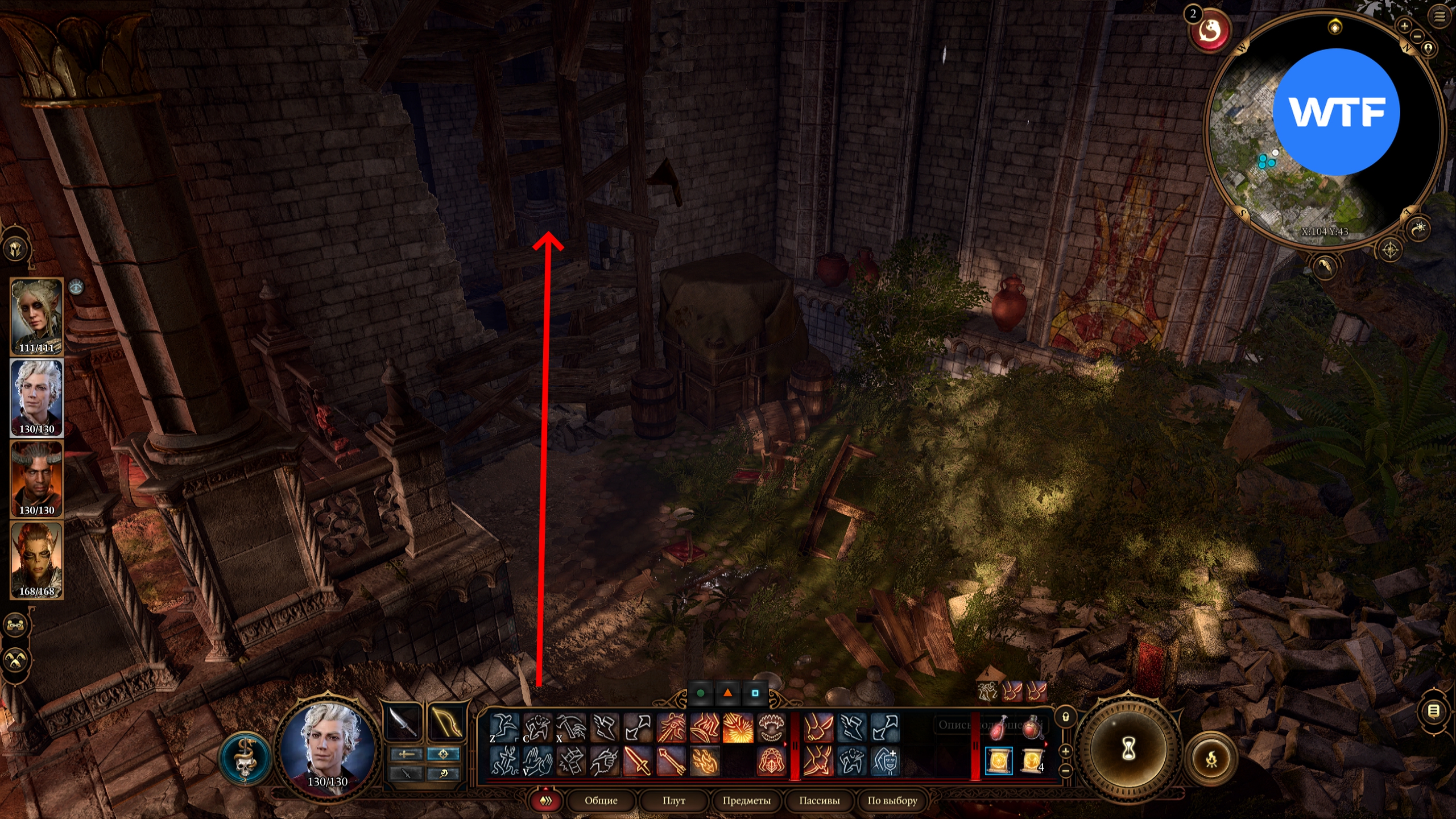Viewport: 1456px width, 819px height.
Task: Open the Плут hotbar tab
Action: [x=673, y=801]
